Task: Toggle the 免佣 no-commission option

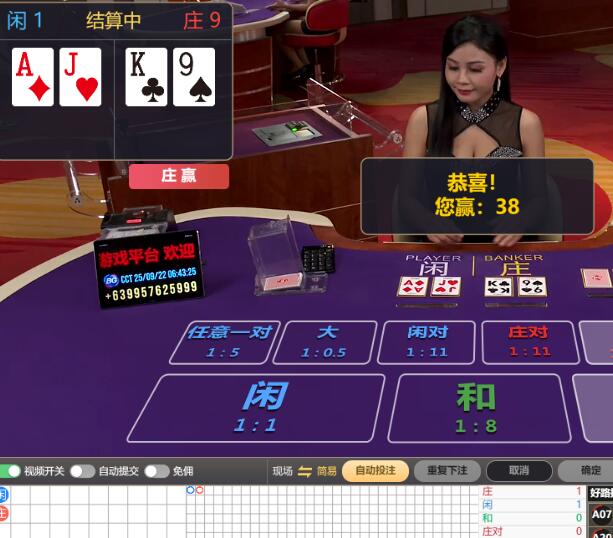Action: (157, 471)
